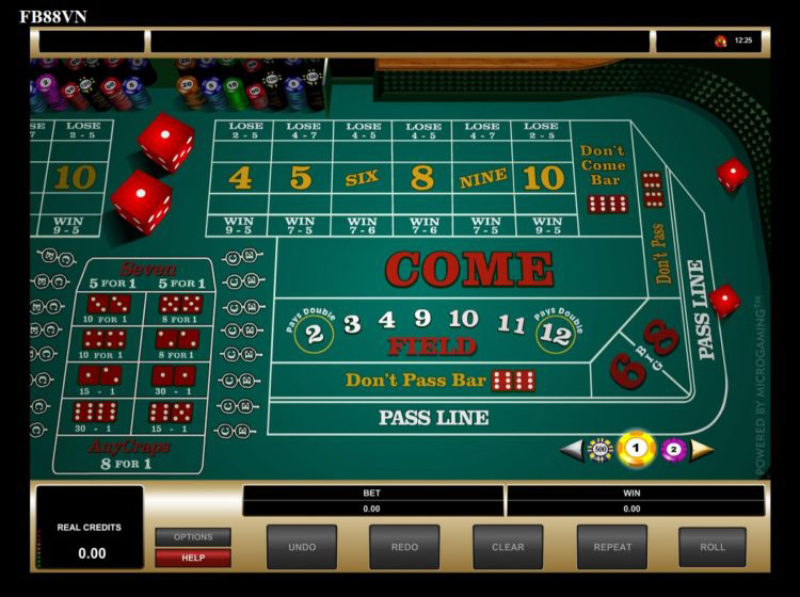800x597 pixels.
Task: Select the NINE point number box
Action: 484,178
